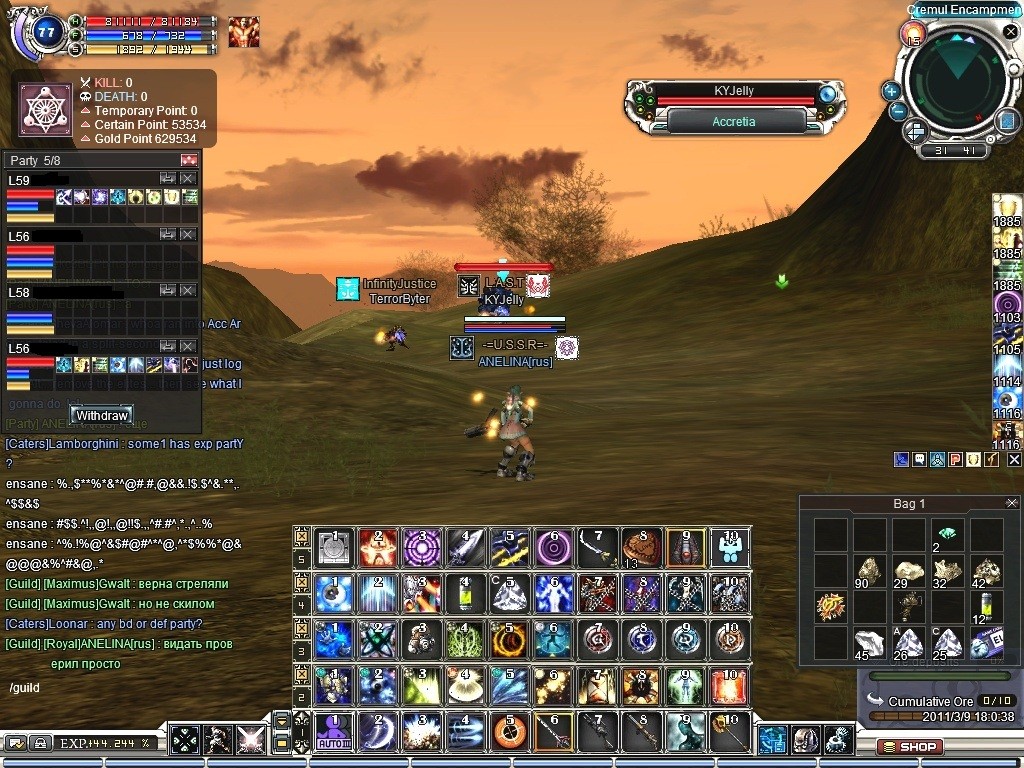Image resolution: width=1024 pixels, height=768 pixels.
Task: Click the speech bubble chat icon above the bag
Action: 919,459
